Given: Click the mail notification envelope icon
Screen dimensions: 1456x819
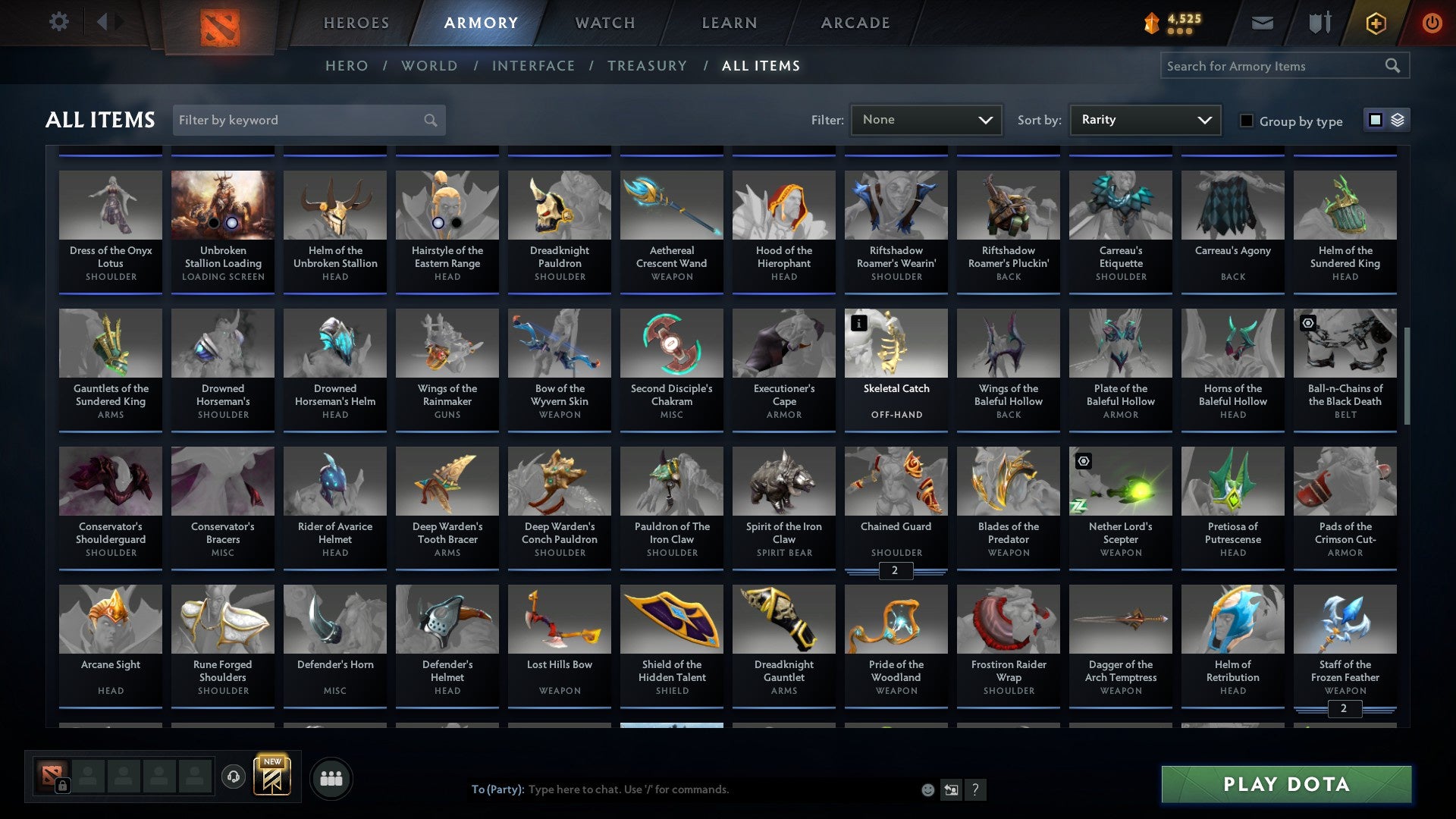Looking at the screenshot, I should click(1262, 22).
